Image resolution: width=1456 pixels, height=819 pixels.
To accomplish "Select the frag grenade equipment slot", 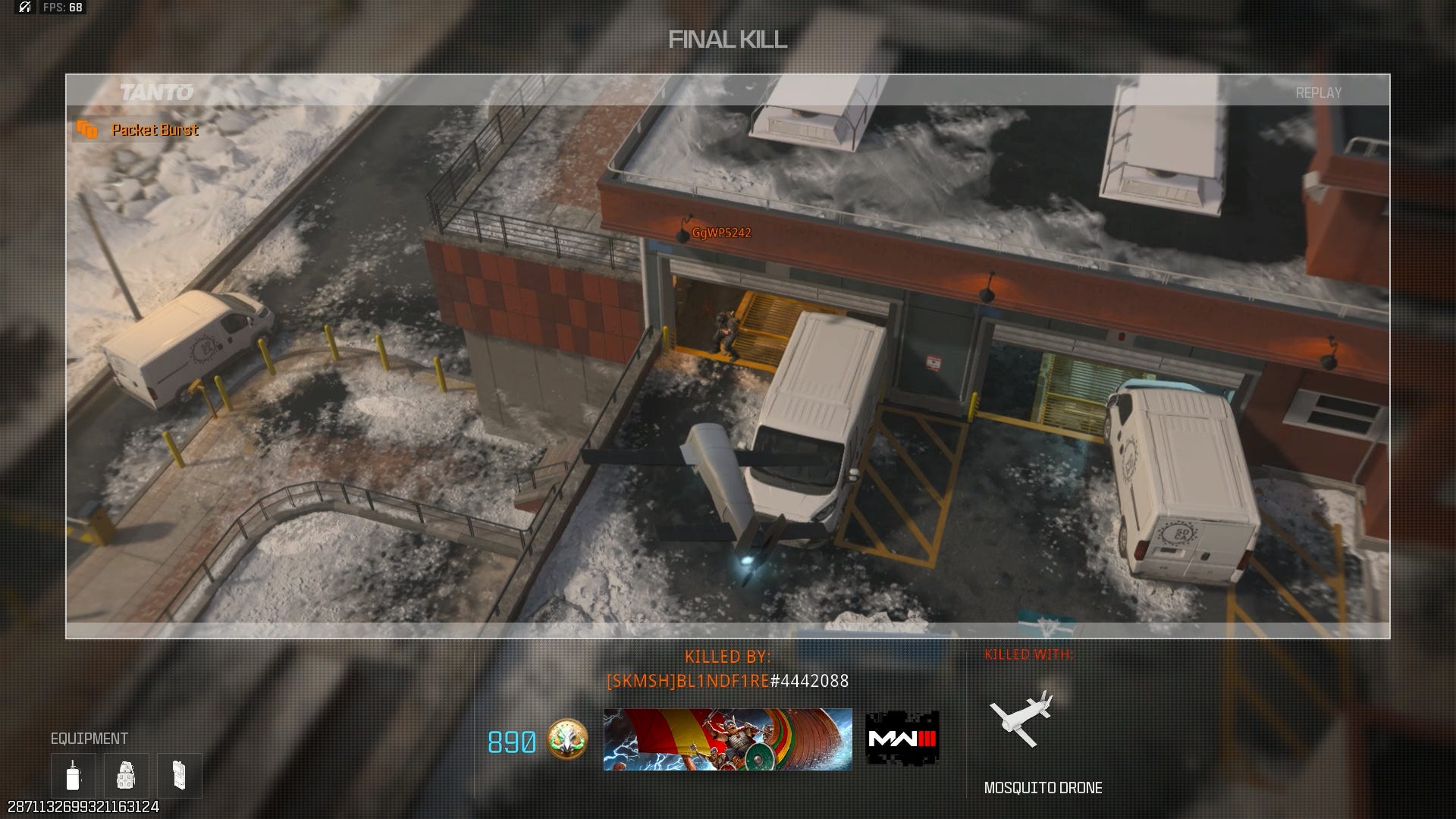I will tap(126, 775).
